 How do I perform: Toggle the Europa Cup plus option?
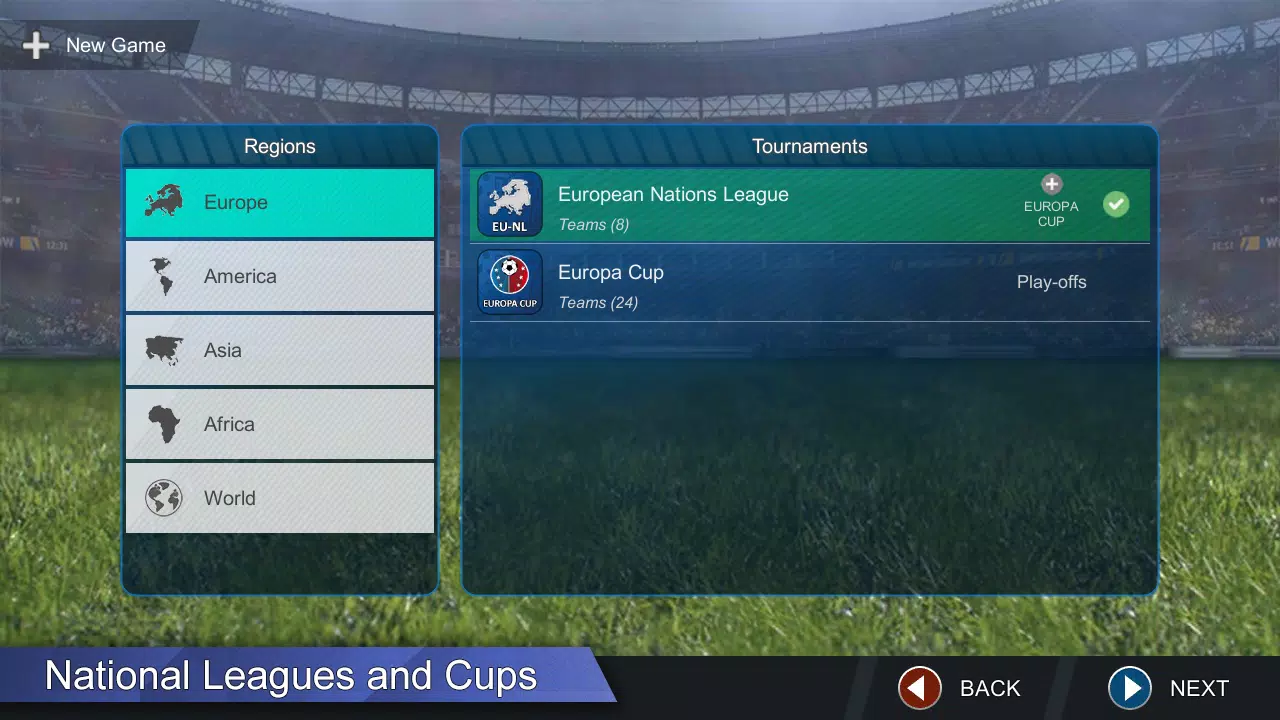1051,184
